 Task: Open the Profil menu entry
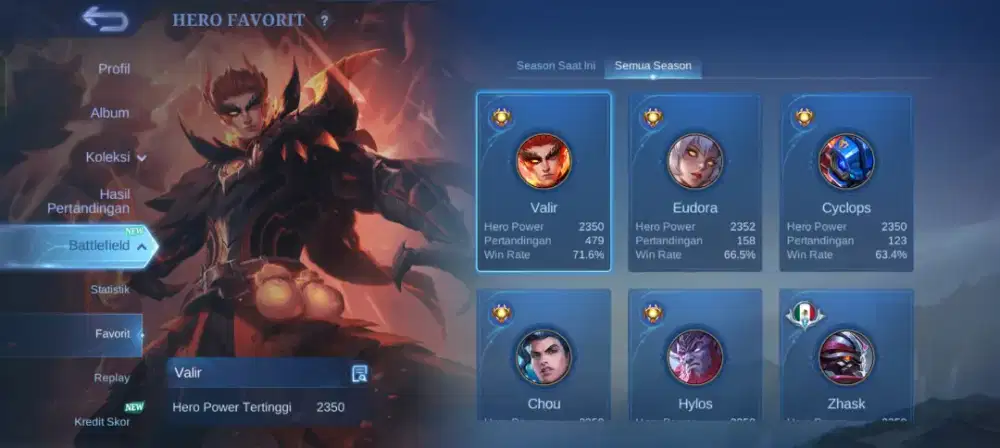click(x=114, y=69)
